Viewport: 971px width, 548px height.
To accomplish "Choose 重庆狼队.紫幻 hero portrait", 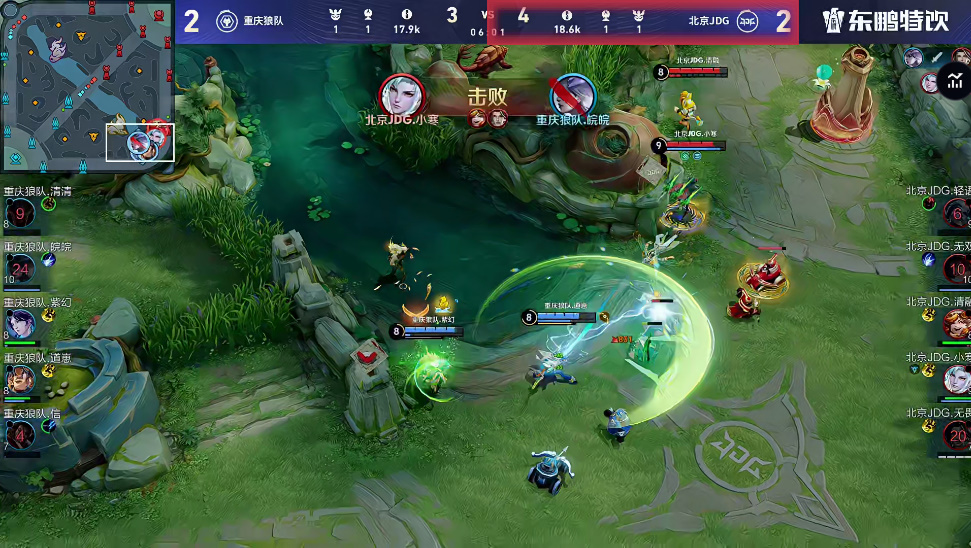I will (x=19, y=322).
